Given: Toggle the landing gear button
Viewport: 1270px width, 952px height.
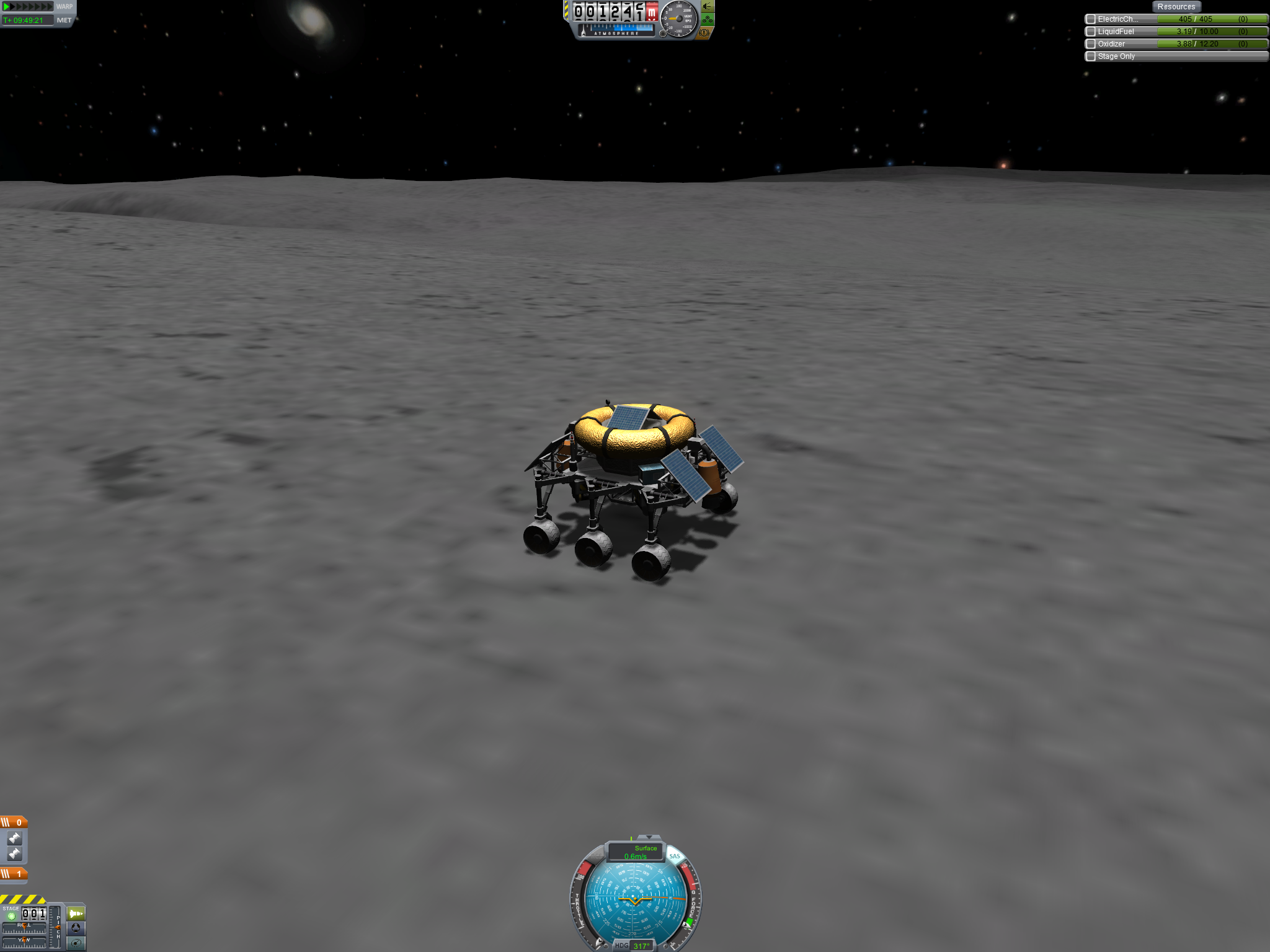Looking at the screenshot, I should pyautogui.click(x=708, y=20).
